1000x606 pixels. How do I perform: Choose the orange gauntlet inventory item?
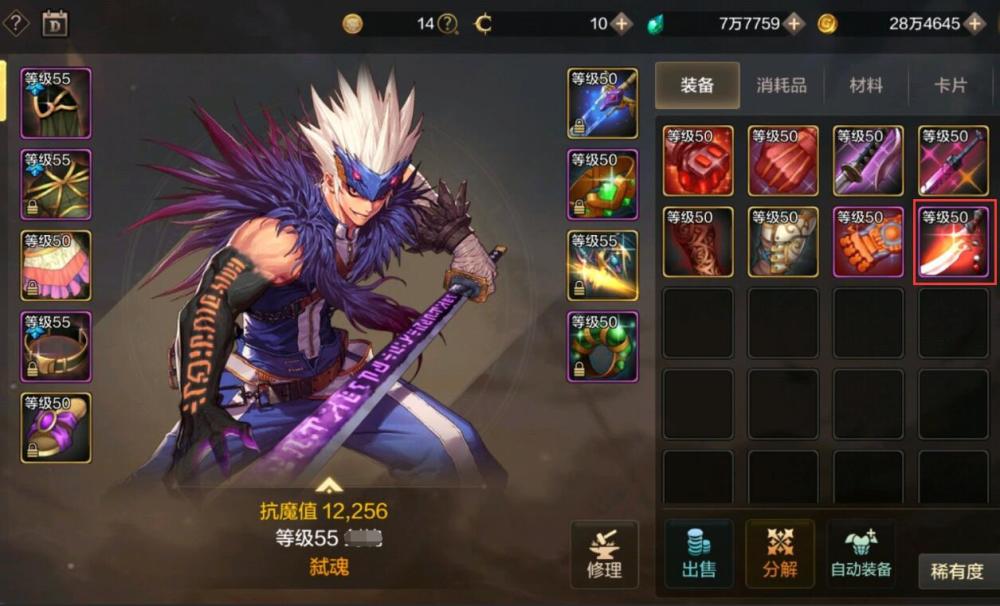(869, 242)
